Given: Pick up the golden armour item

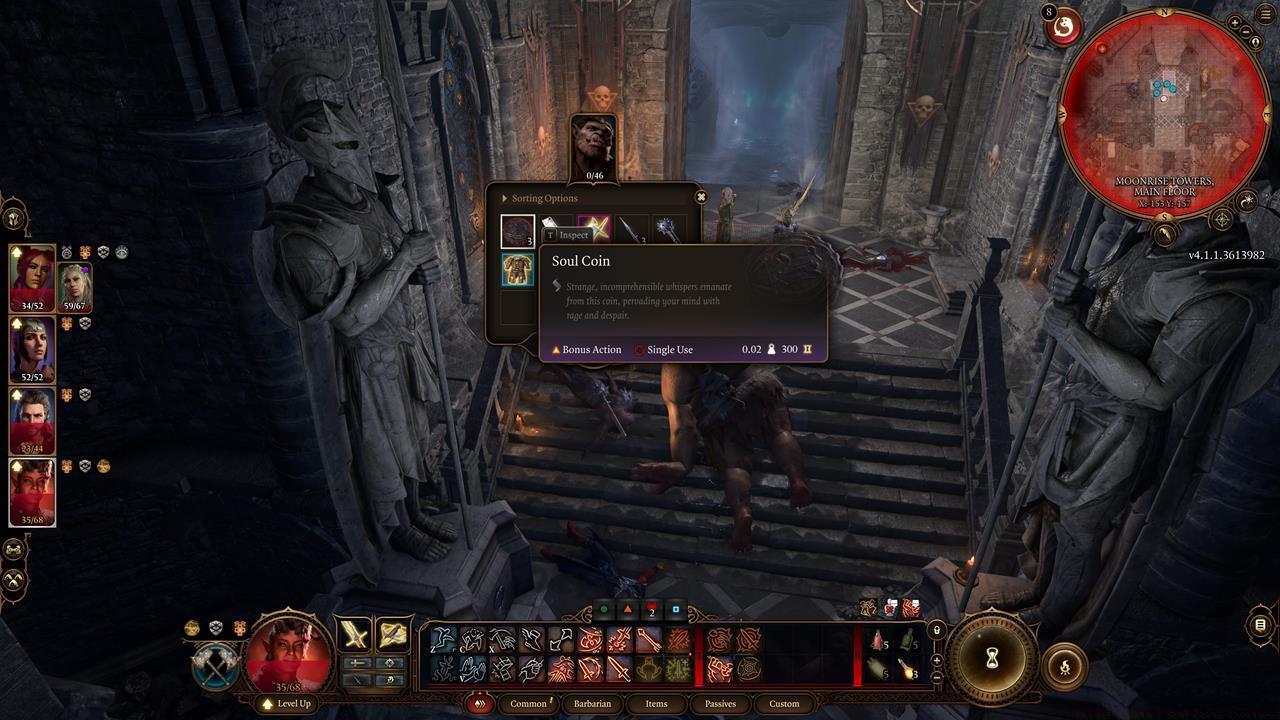Looking at the screenshot, I should (x=518, y=270).
